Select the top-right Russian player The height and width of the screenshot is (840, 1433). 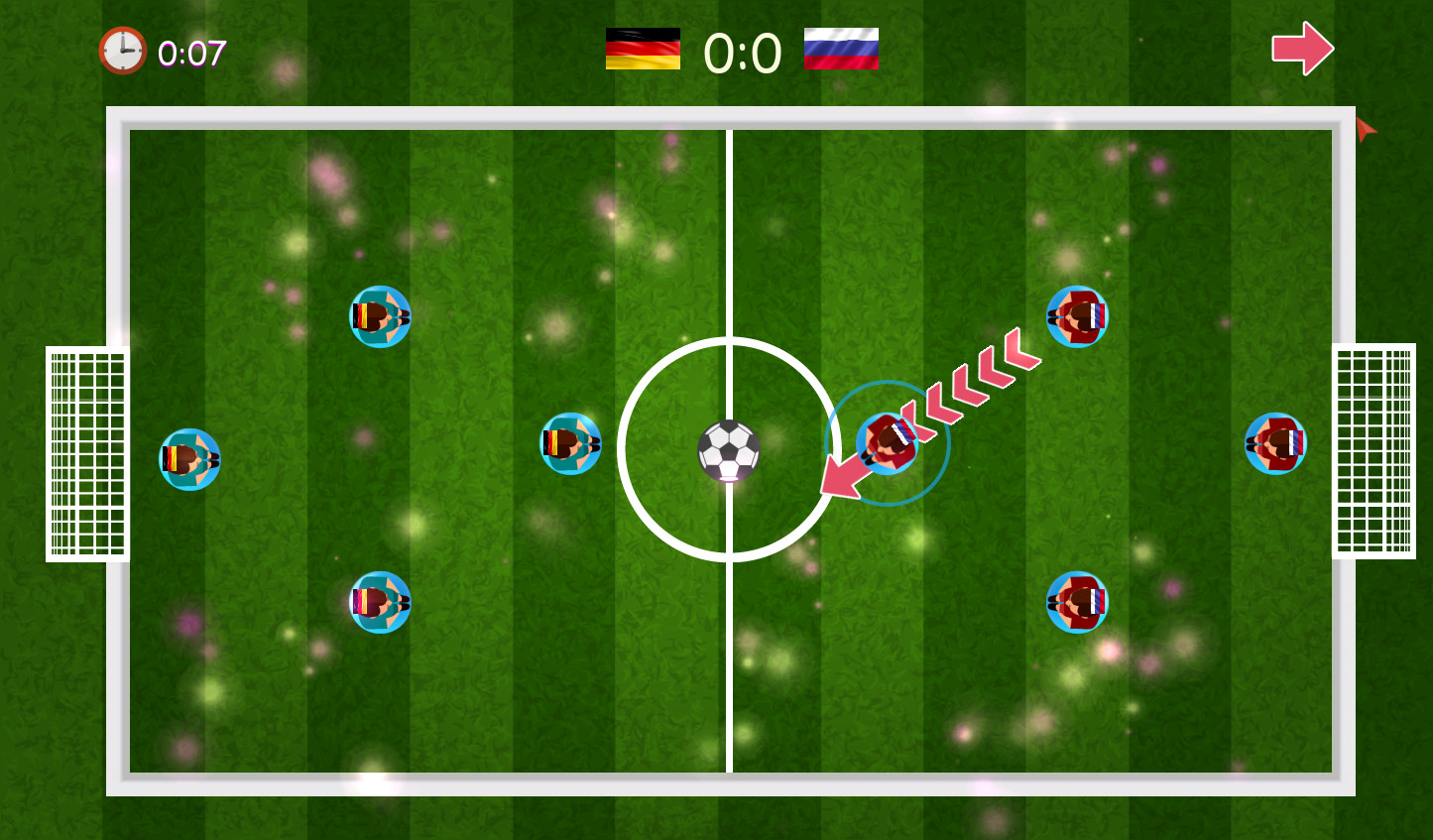(x=1077, y=315)
